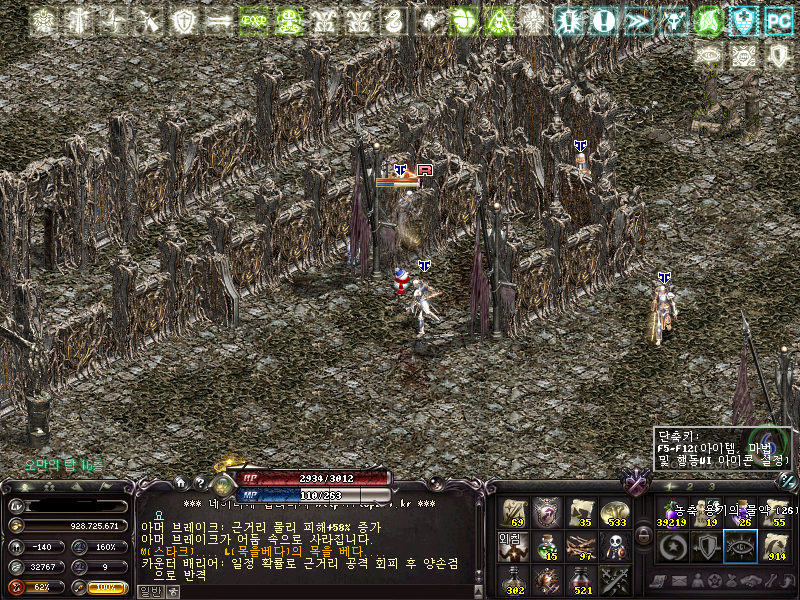Switch to hotbar page 3
The image size is (800, 600).
(x=712, y=485)
